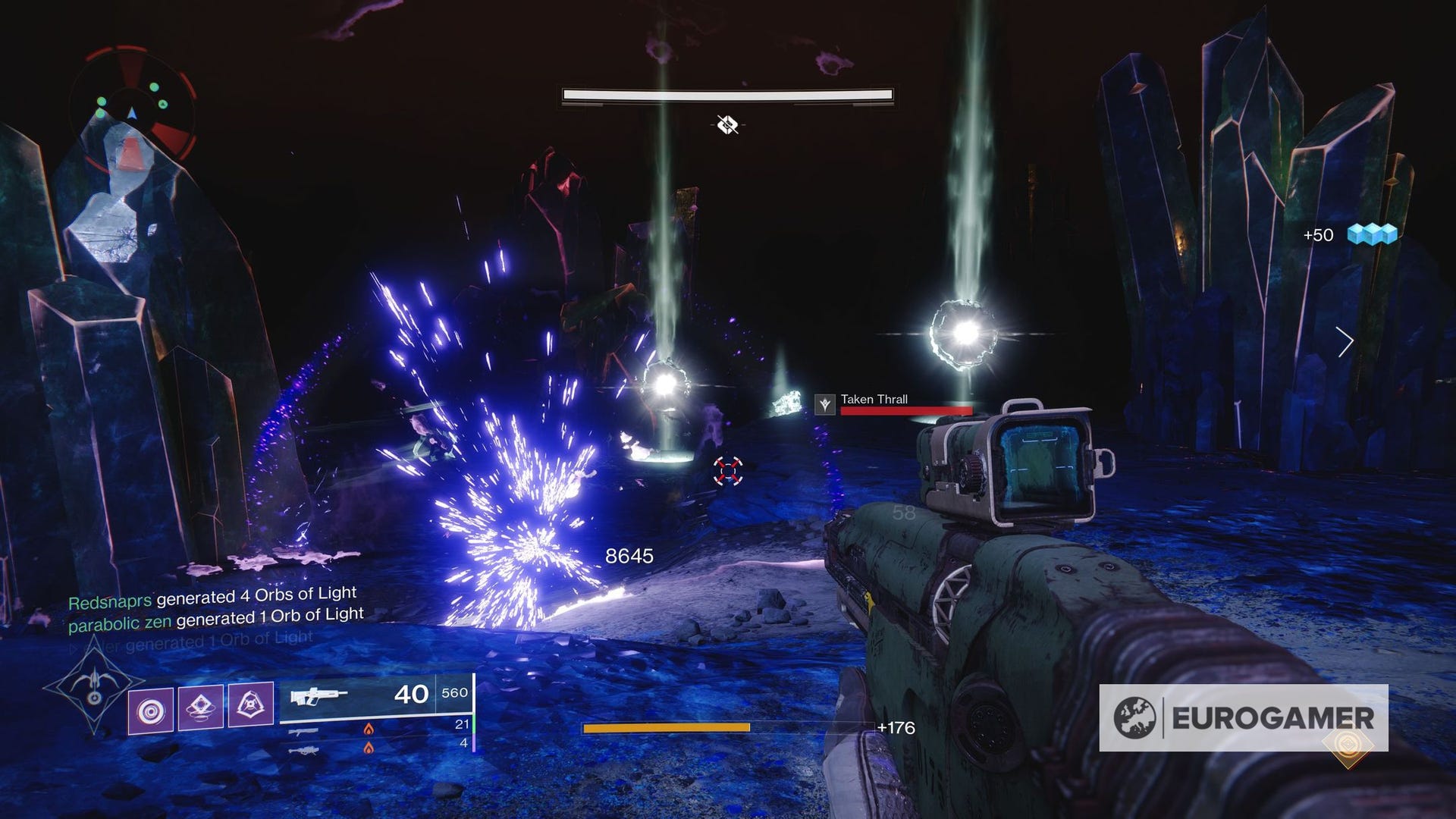Click the boss health bar at the top
The width and height of the screenshot is (1456, 819).
[x=728, y=95]
